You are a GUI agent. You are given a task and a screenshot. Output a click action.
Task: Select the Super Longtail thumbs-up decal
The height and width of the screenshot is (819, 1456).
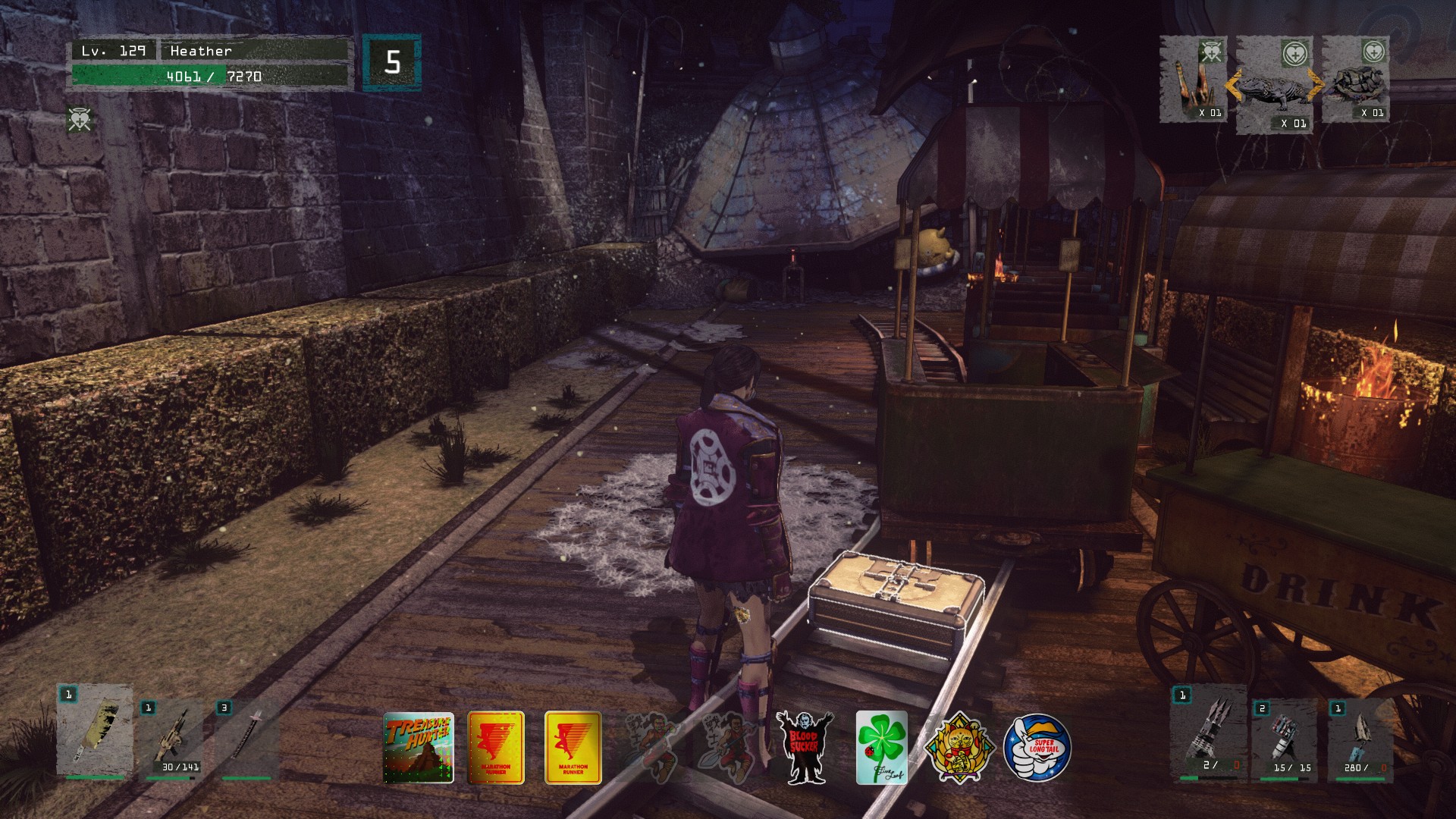[1037, 748]
